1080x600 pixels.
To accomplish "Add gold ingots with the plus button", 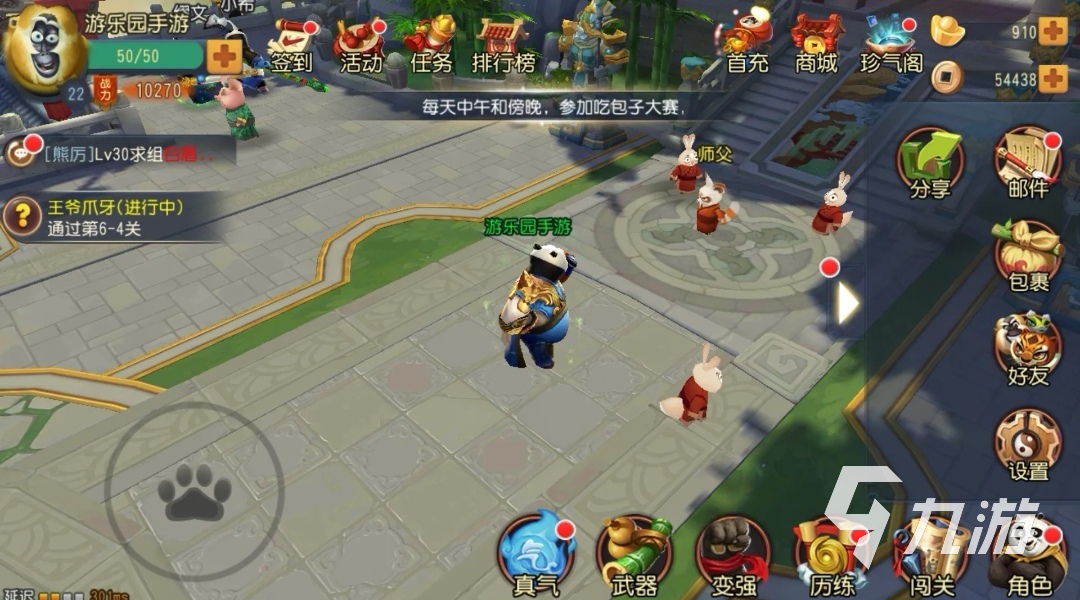I will click(1052, 31).
